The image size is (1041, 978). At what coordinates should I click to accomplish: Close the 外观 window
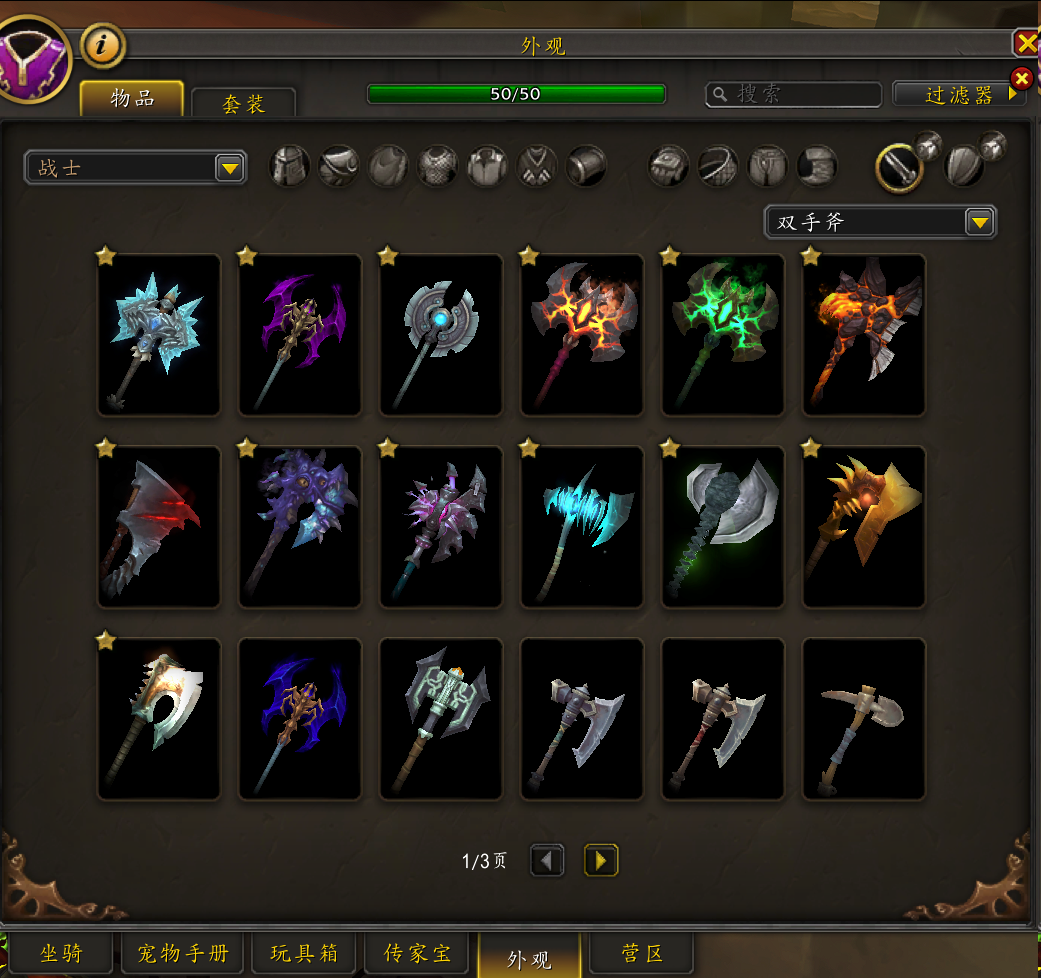1027,43
